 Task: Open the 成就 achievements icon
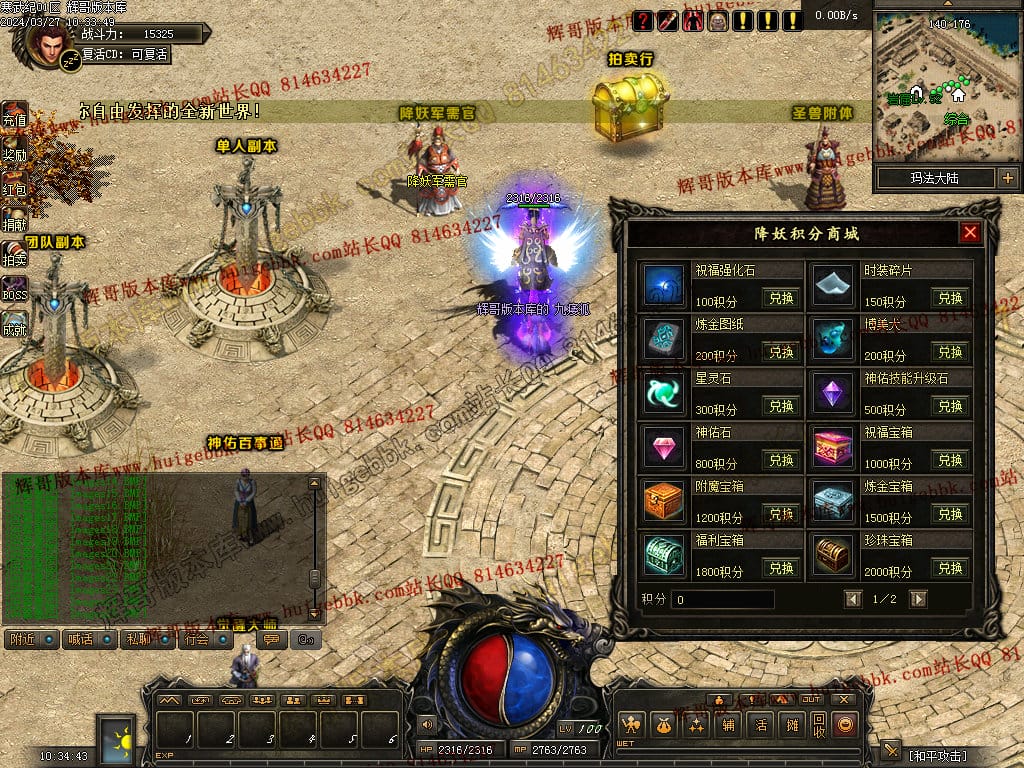[x=14, y=322]
